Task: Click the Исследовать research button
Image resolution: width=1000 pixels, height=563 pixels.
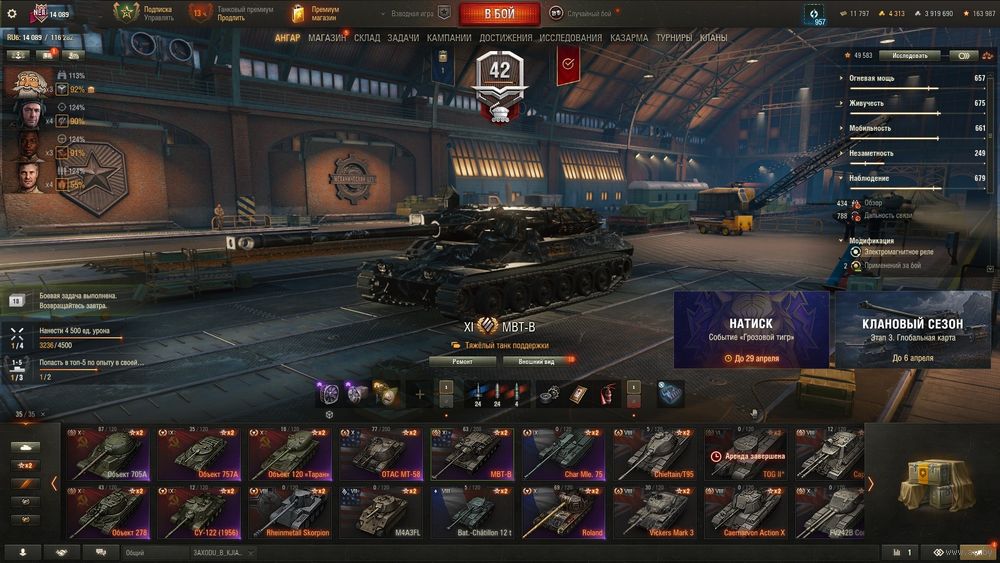Action: pos(910,56)
